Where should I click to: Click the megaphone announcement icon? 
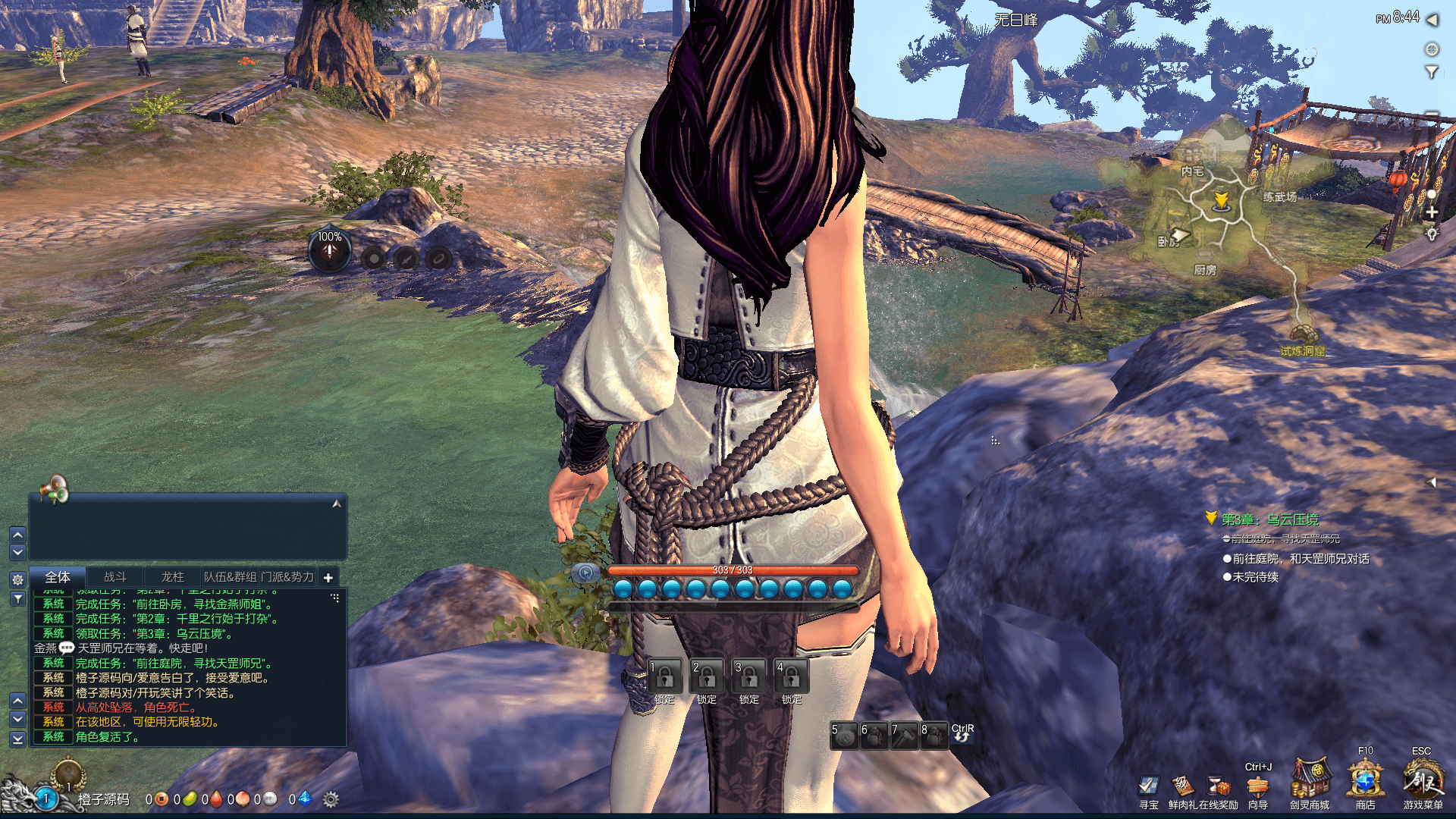coord(55,489)
